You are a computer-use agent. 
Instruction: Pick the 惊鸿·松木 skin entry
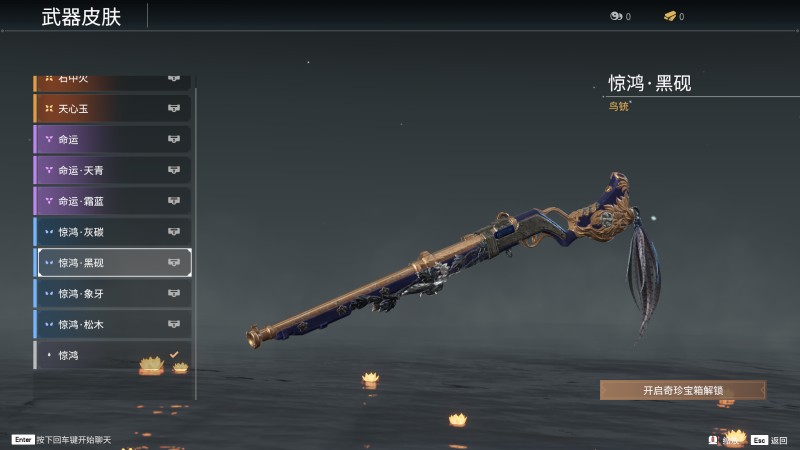(112, 325)
